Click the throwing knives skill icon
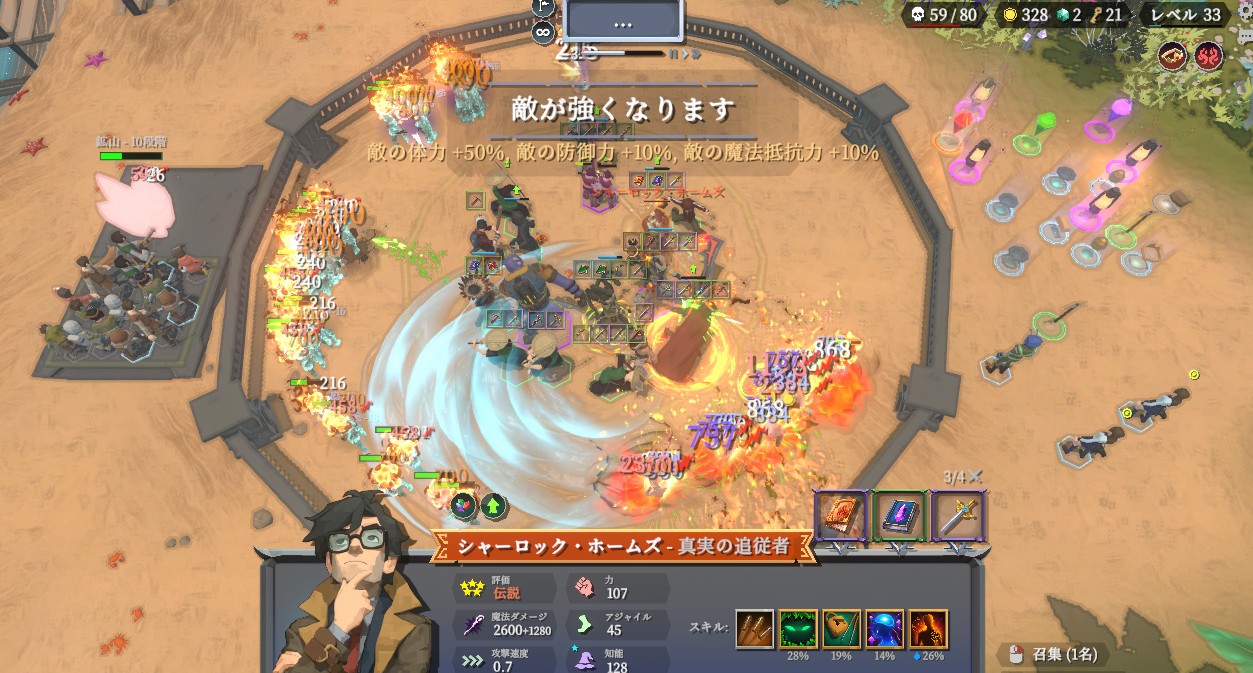Screen dimensions: 1253x673 [x=755, y=629]
